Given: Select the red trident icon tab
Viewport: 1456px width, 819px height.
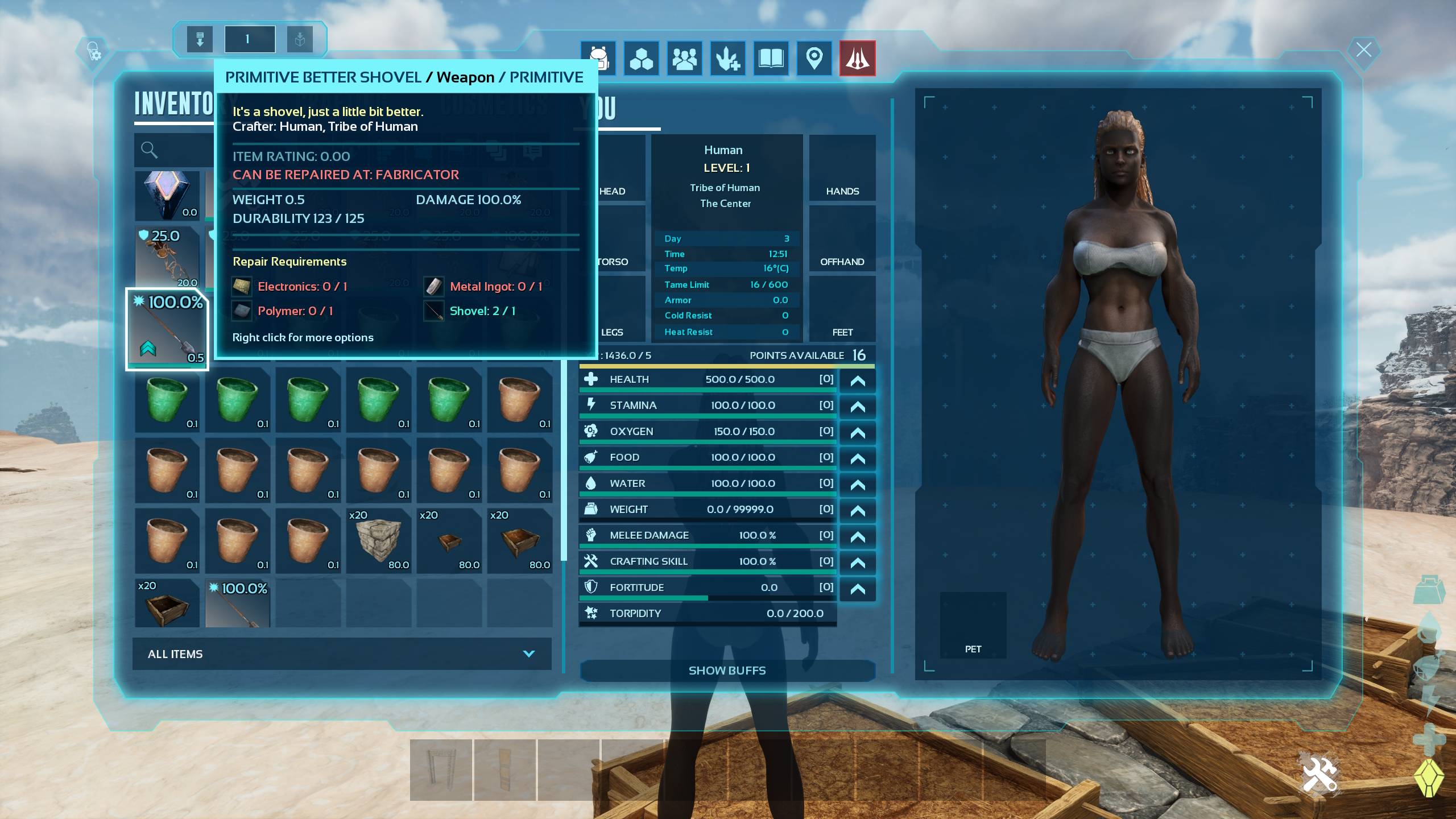Looking at the screenshot, I should click(857, 58).
